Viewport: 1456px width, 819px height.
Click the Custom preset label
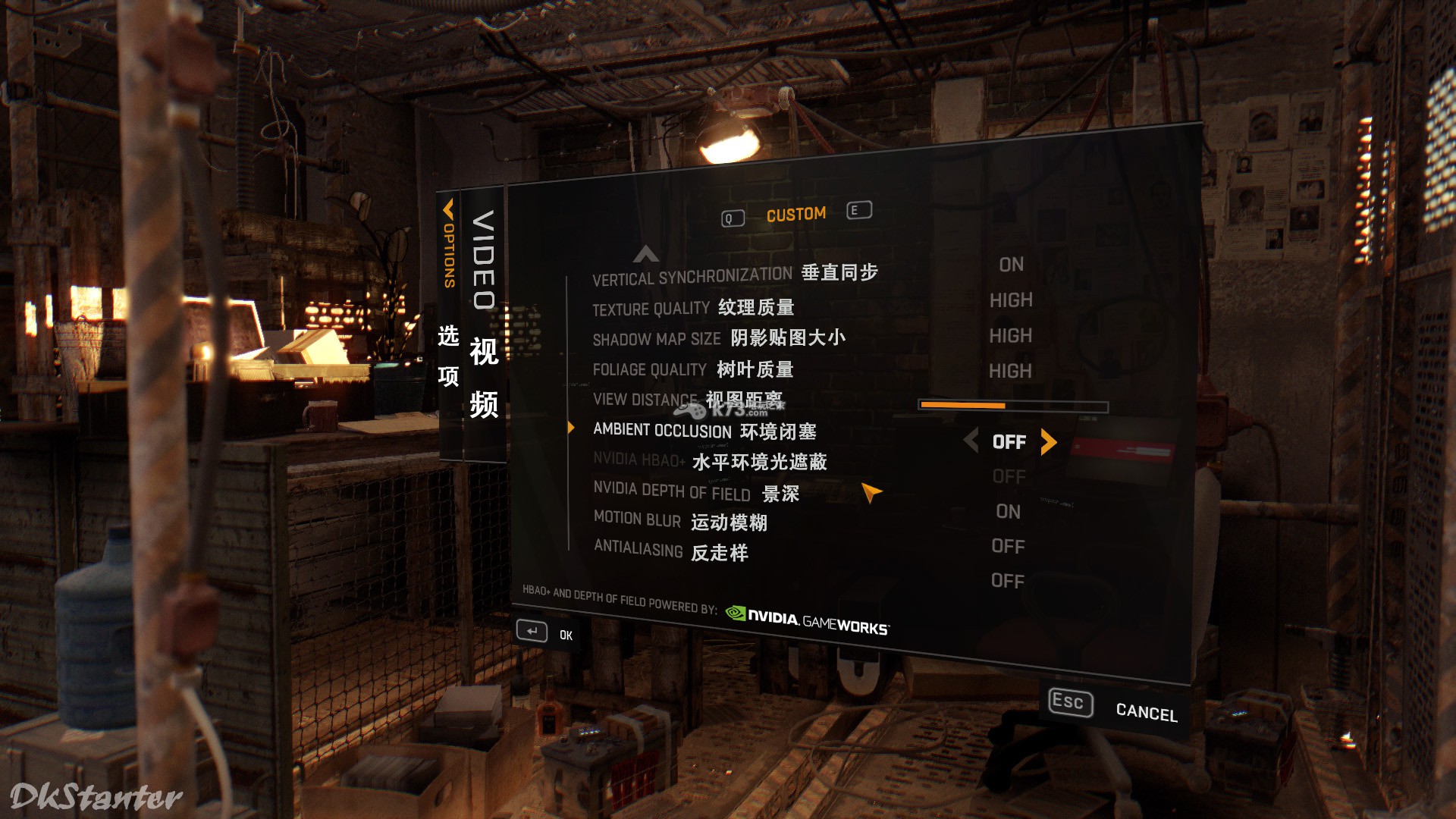(x=795, y=215)
